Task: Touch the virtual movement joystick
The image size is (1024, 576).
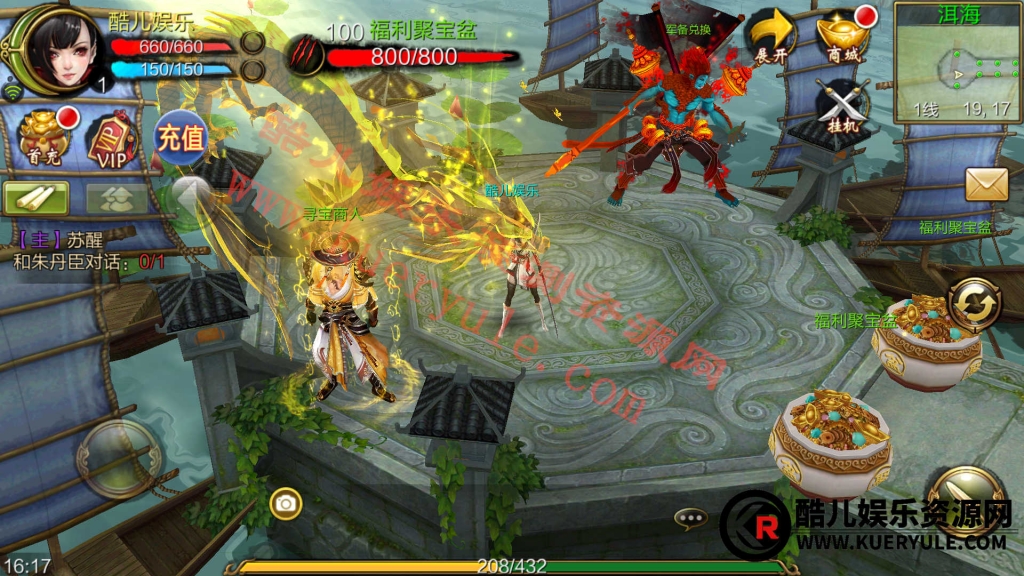Action: point(120,459)
